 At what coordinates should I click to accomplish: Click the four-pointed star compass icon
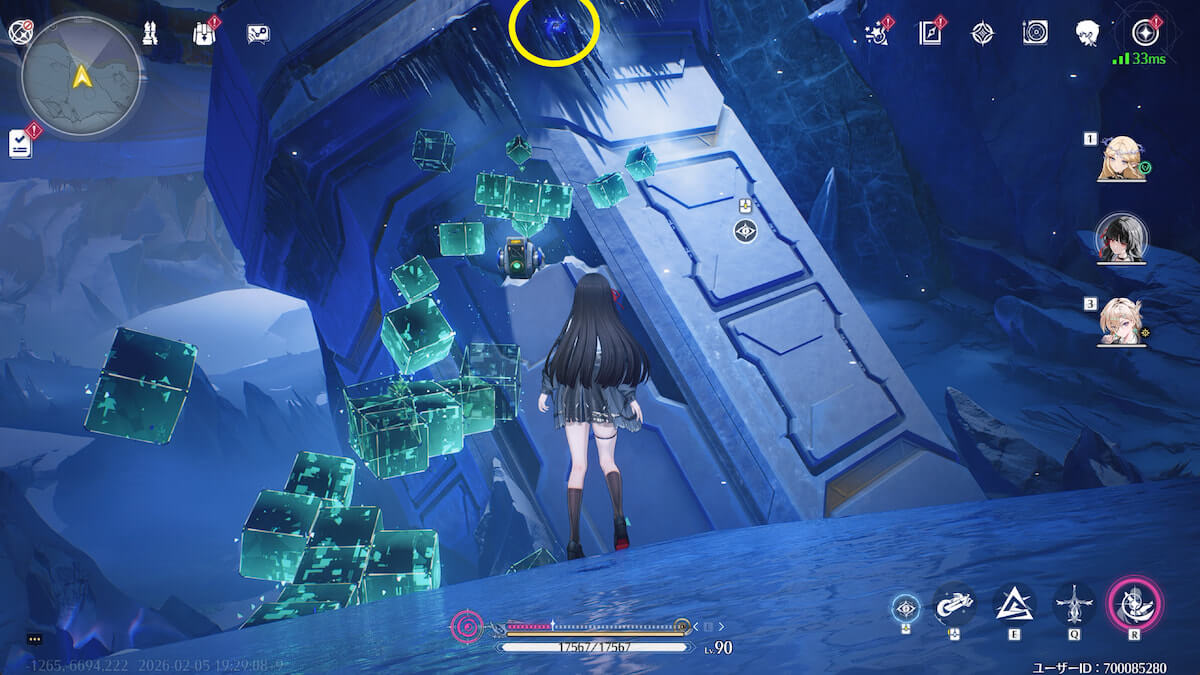click(x=983, y=33)
